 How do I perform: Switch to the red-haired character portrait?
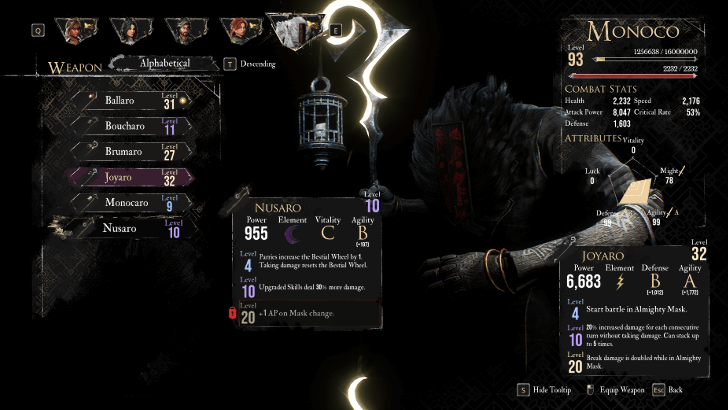(x=241, y=30)
